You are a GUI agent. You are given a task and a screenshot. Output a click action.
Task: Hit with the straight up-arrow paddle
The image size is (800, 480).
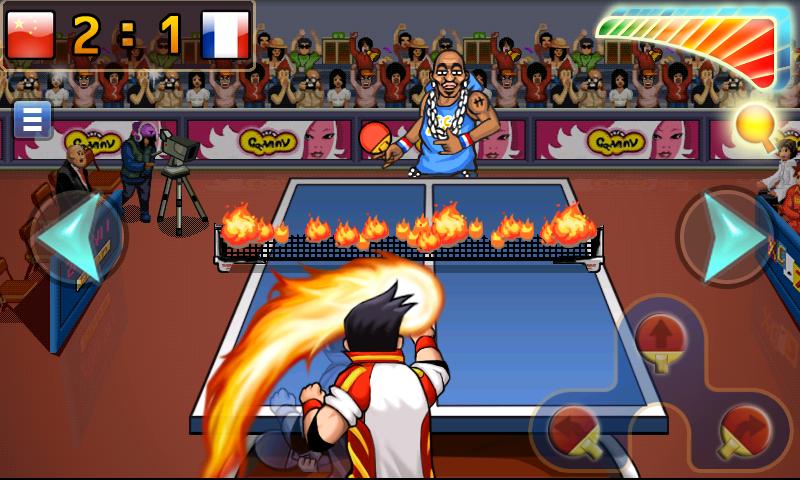point(661,340)
